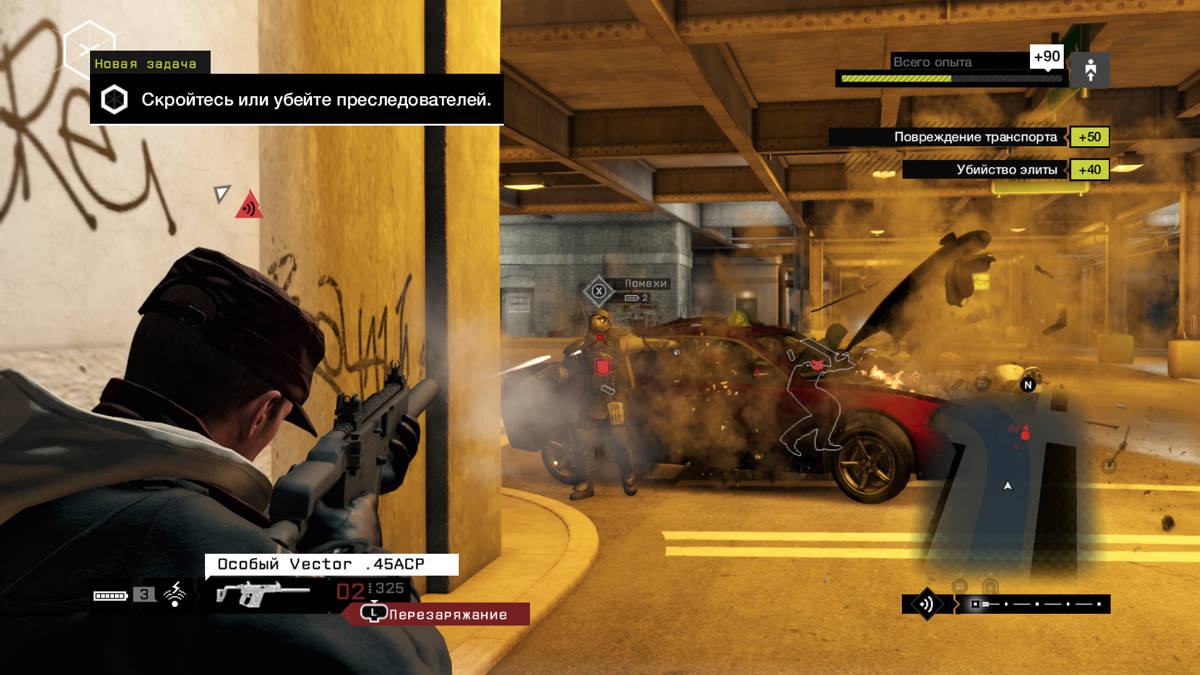The width and height of the screenshot is (1200, 675).
Task: Select the hexagon objective icon
Action: pyautogui.click(x=115, y=100)
